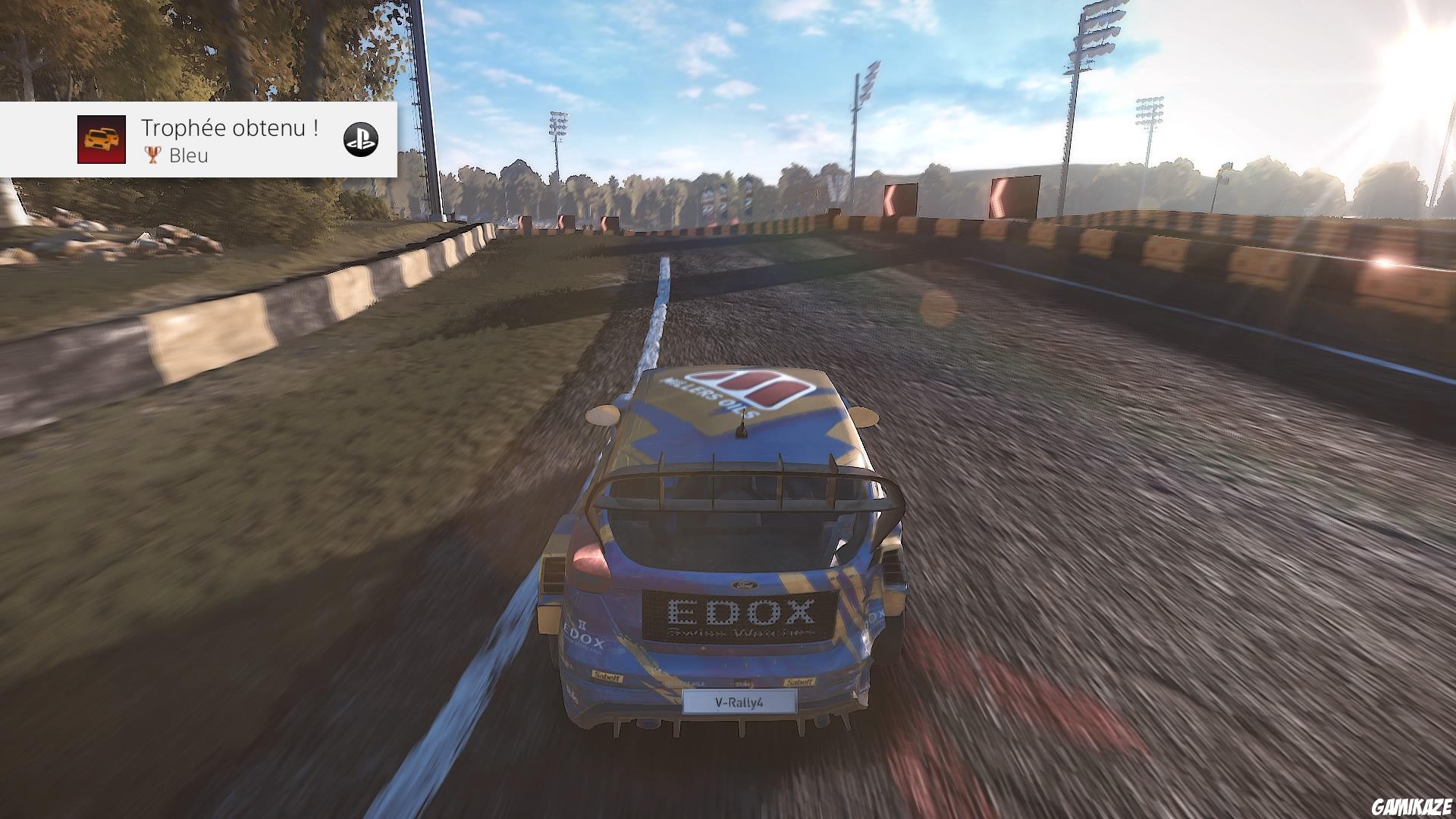Toggle the right-side Sabelt bumper sticker

point(800,680)
